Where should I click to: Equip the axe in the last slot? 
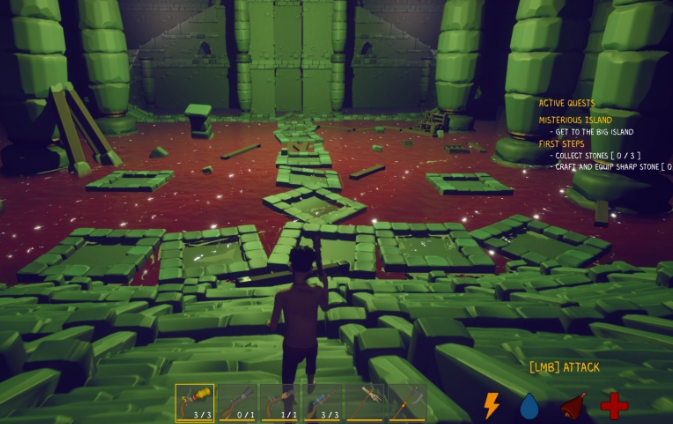point(407,403)
